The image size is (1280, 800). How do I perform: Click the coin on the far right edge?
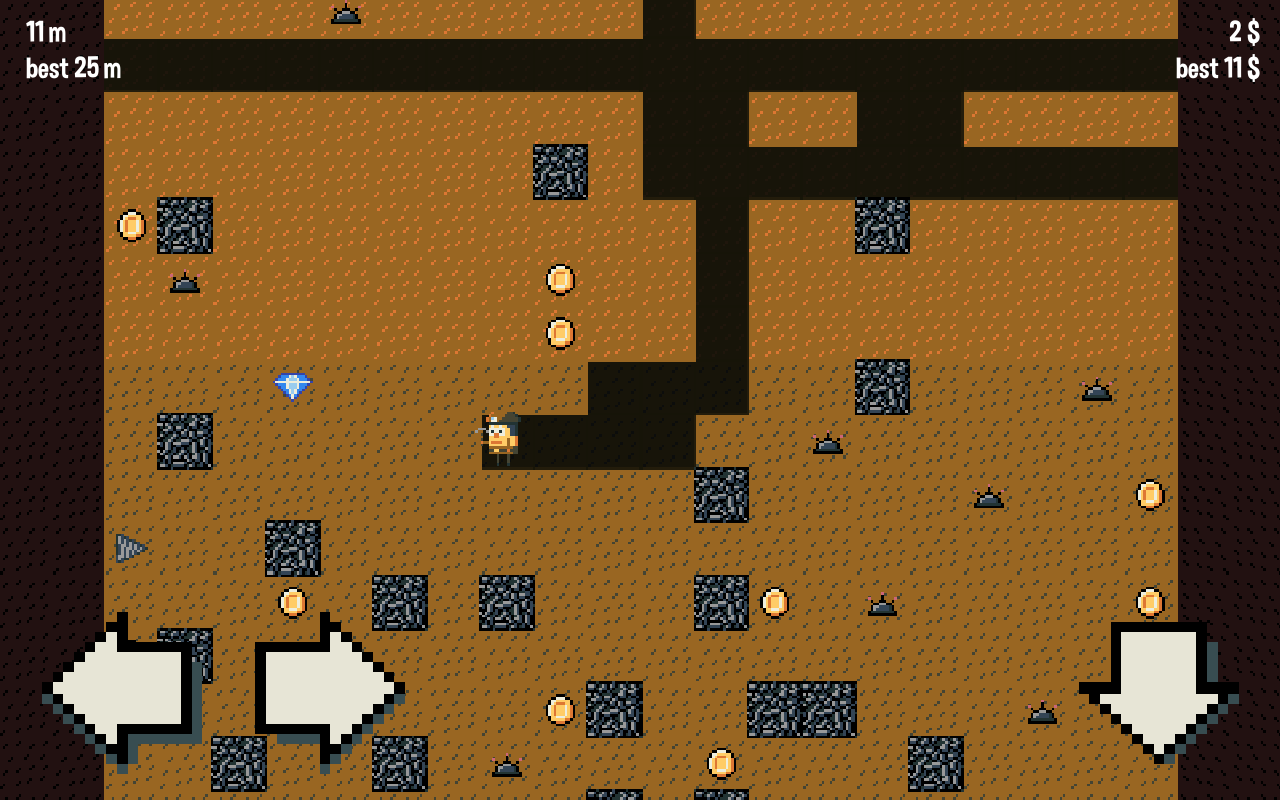tap(1148, 492)
